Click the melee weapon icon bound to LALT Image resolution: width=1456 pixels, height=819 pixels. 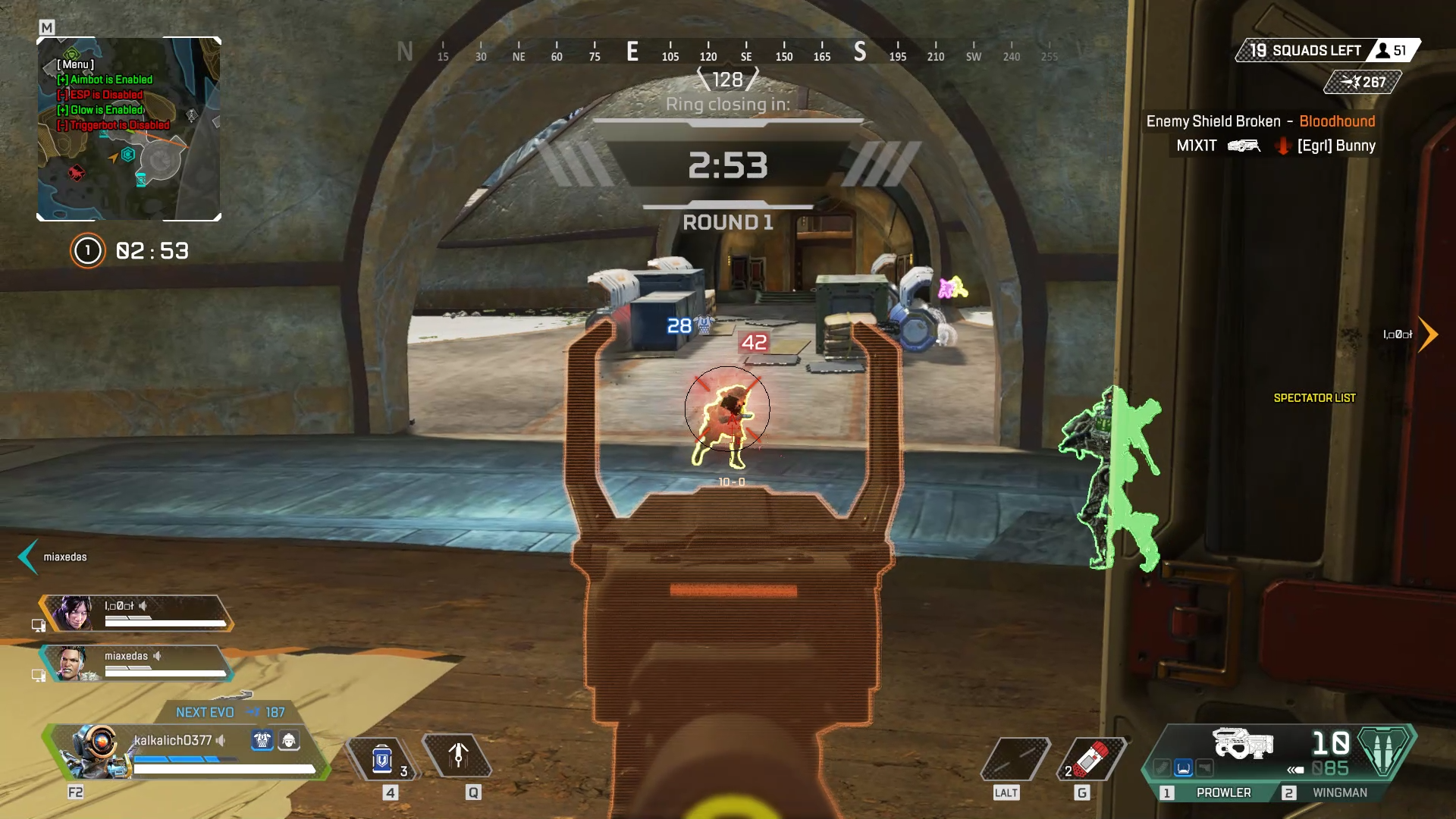point(1014,758)
